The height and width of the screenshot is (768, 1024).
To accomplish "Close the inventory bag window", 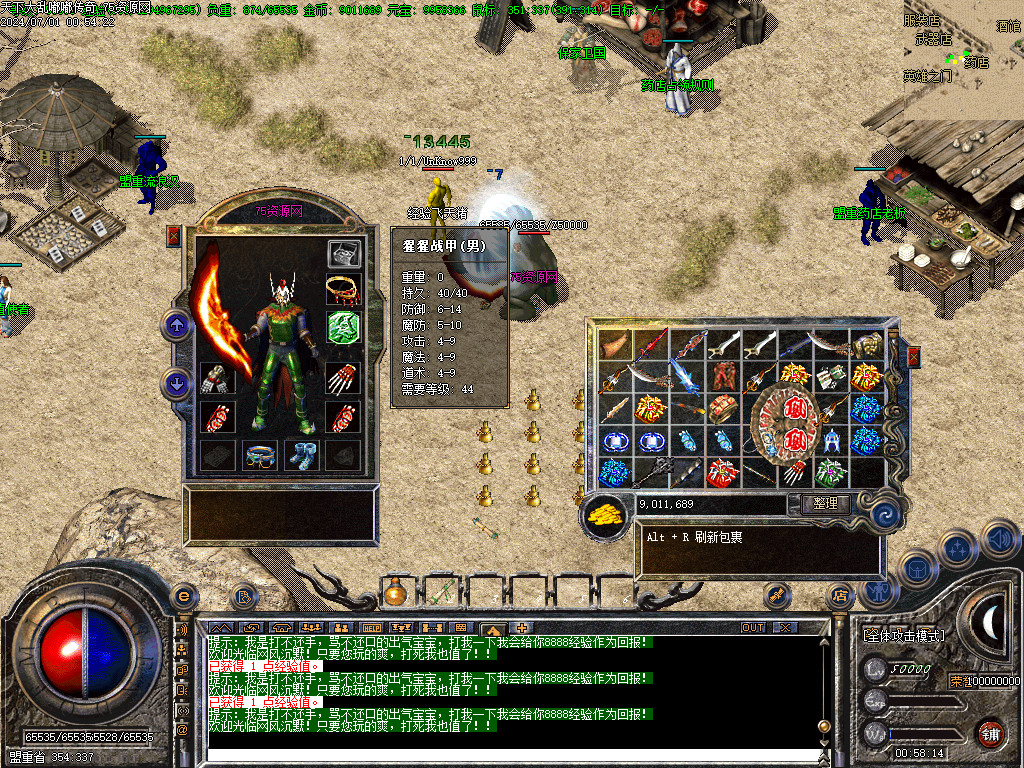I will click(x=912, y=357).
